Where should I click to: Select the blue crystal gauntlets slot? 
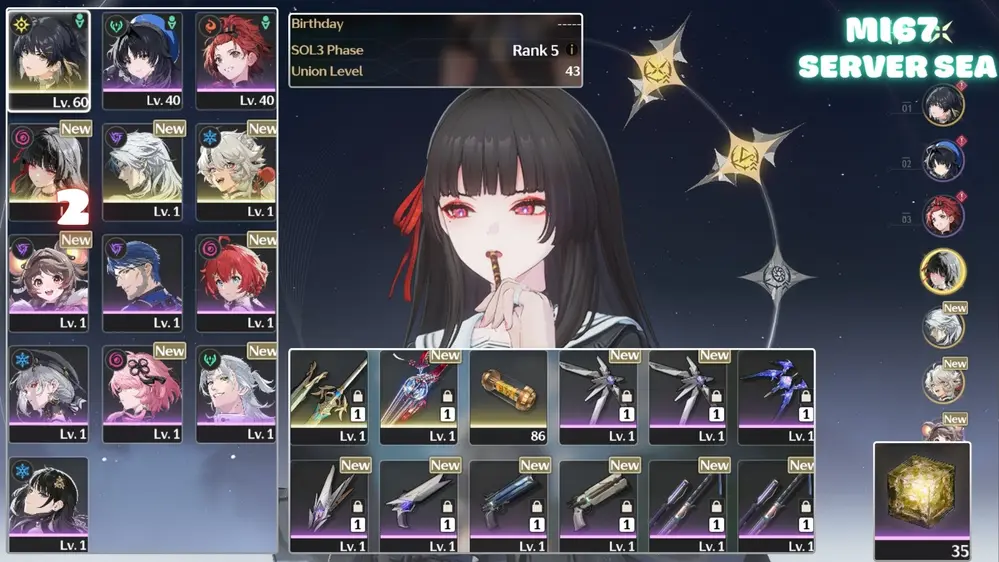coord(776,395)
